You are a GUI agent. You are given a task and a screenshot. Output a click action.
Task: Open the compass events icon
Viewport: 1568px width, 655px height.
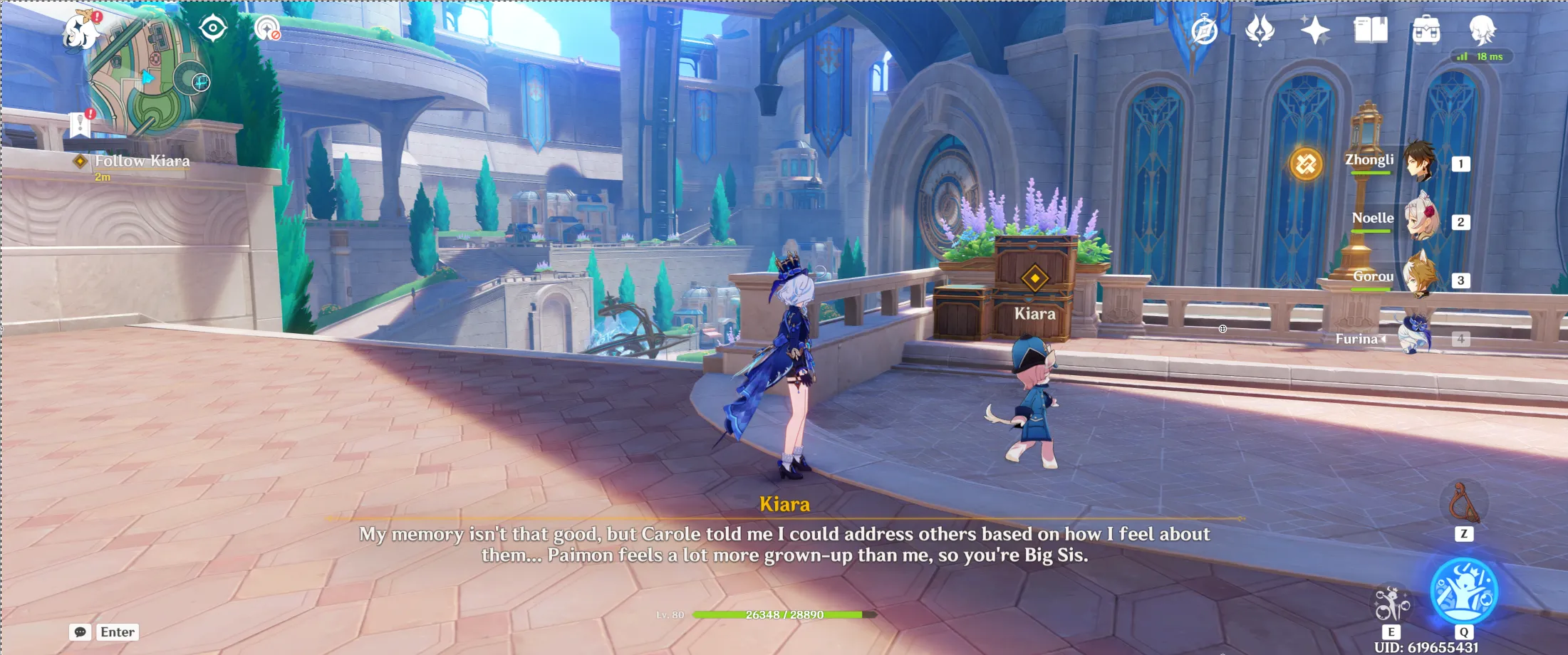click(1205, 31)
